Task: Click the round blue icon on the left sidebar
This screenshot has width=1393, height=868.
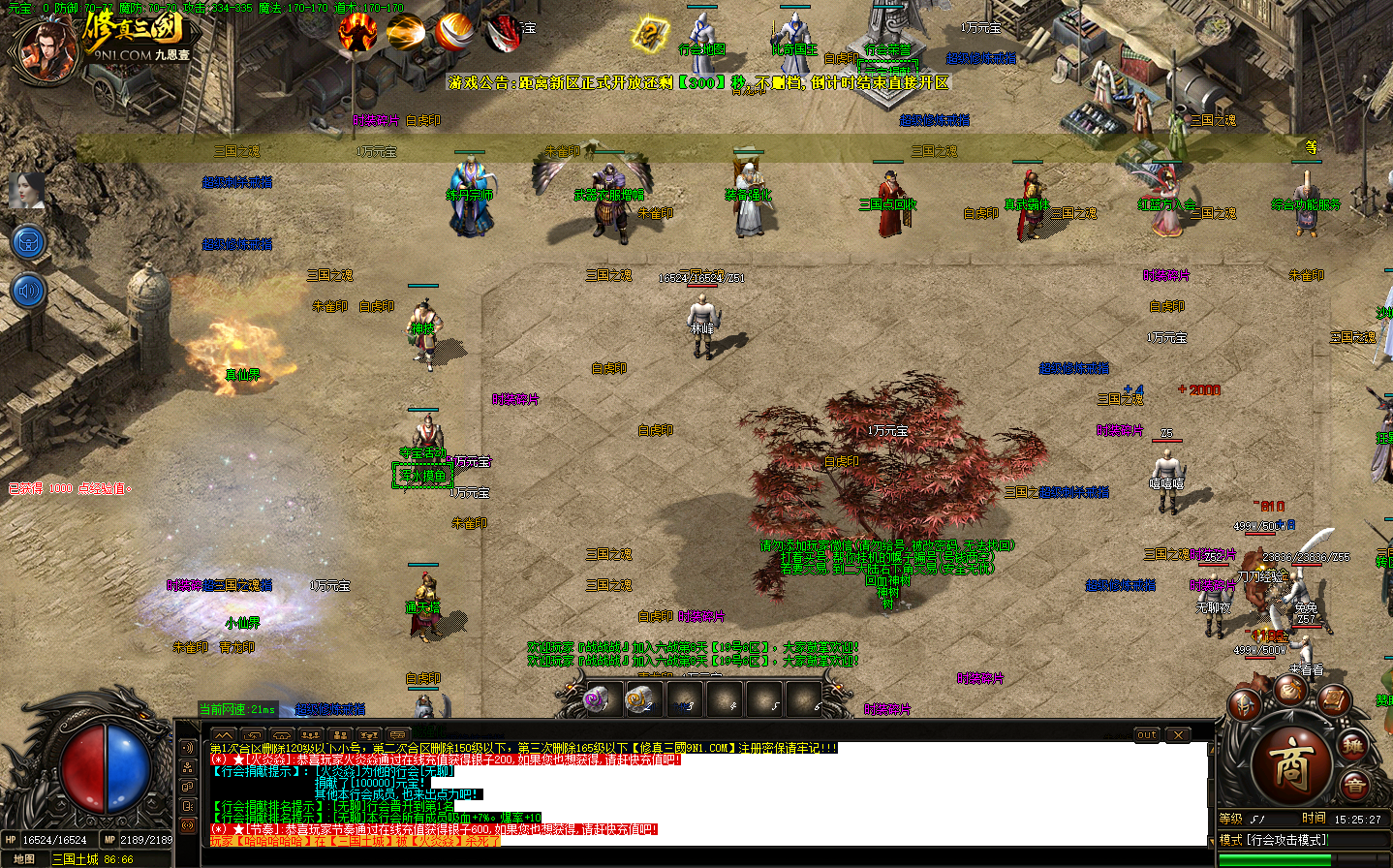Action: point(28,240)
